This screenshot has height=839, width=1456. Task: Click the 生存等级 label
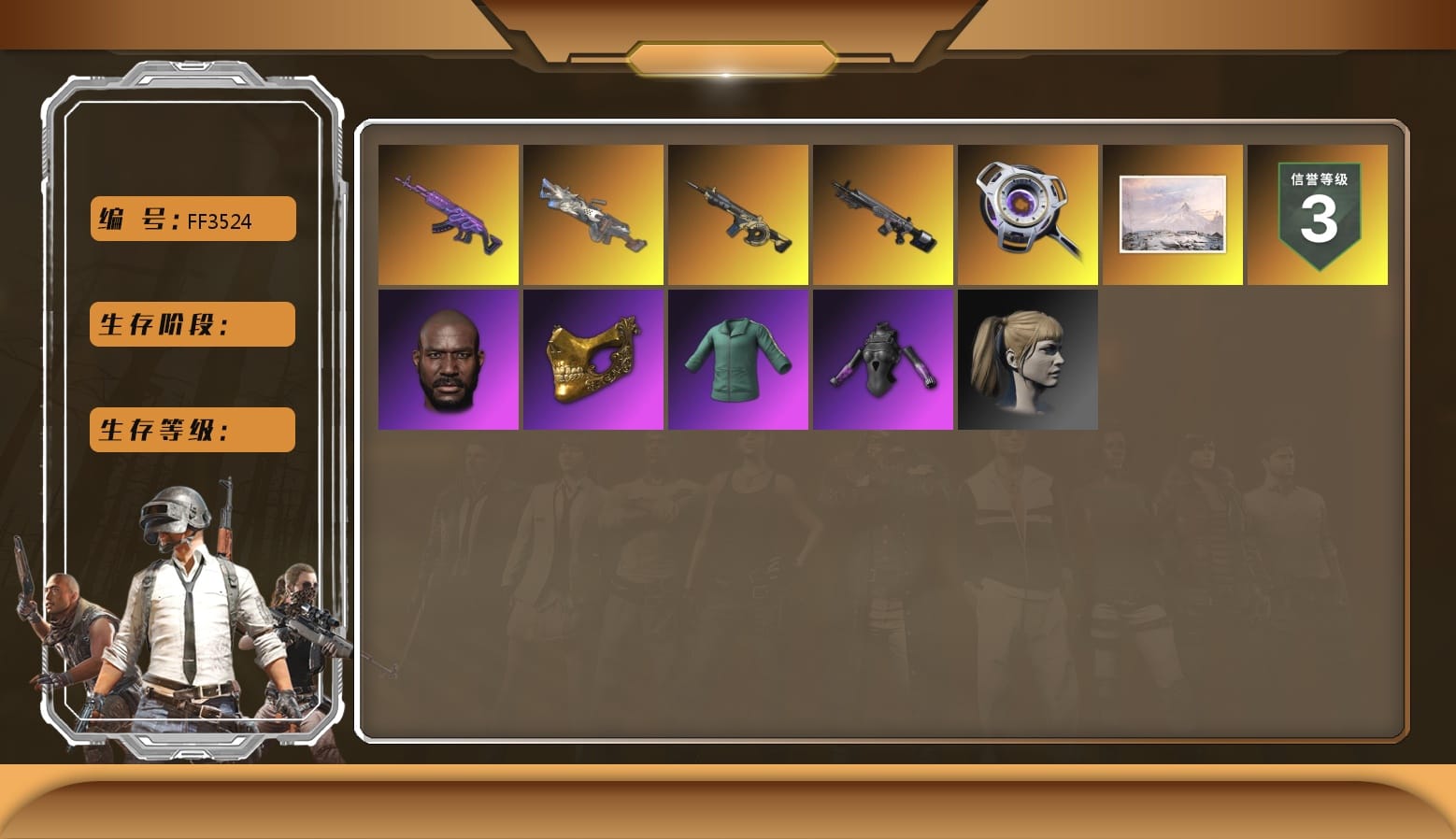pos(191,430)
